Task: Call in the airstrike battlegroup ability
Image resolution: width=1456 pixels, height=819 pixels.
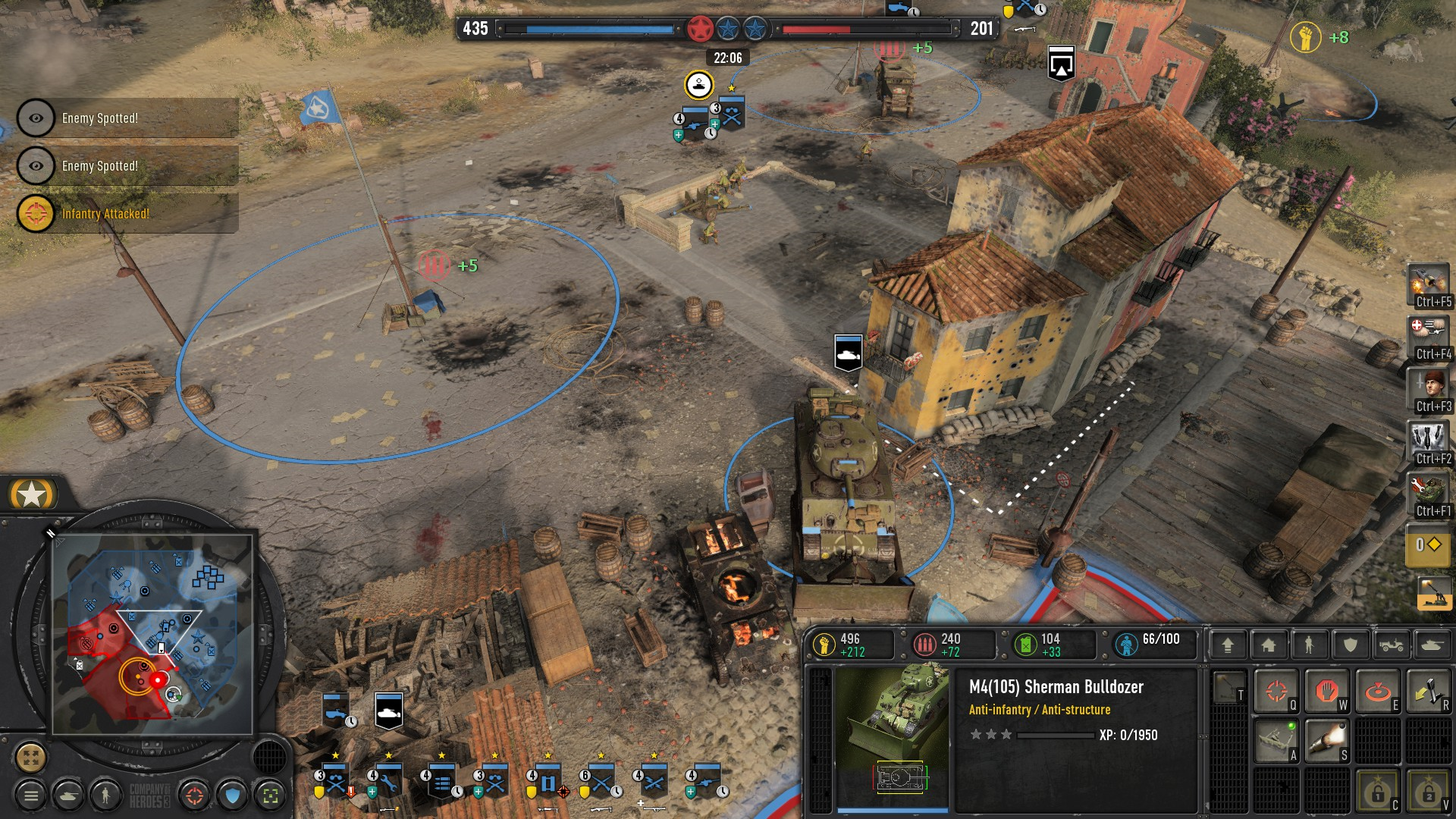Action: pos(1428,283)
